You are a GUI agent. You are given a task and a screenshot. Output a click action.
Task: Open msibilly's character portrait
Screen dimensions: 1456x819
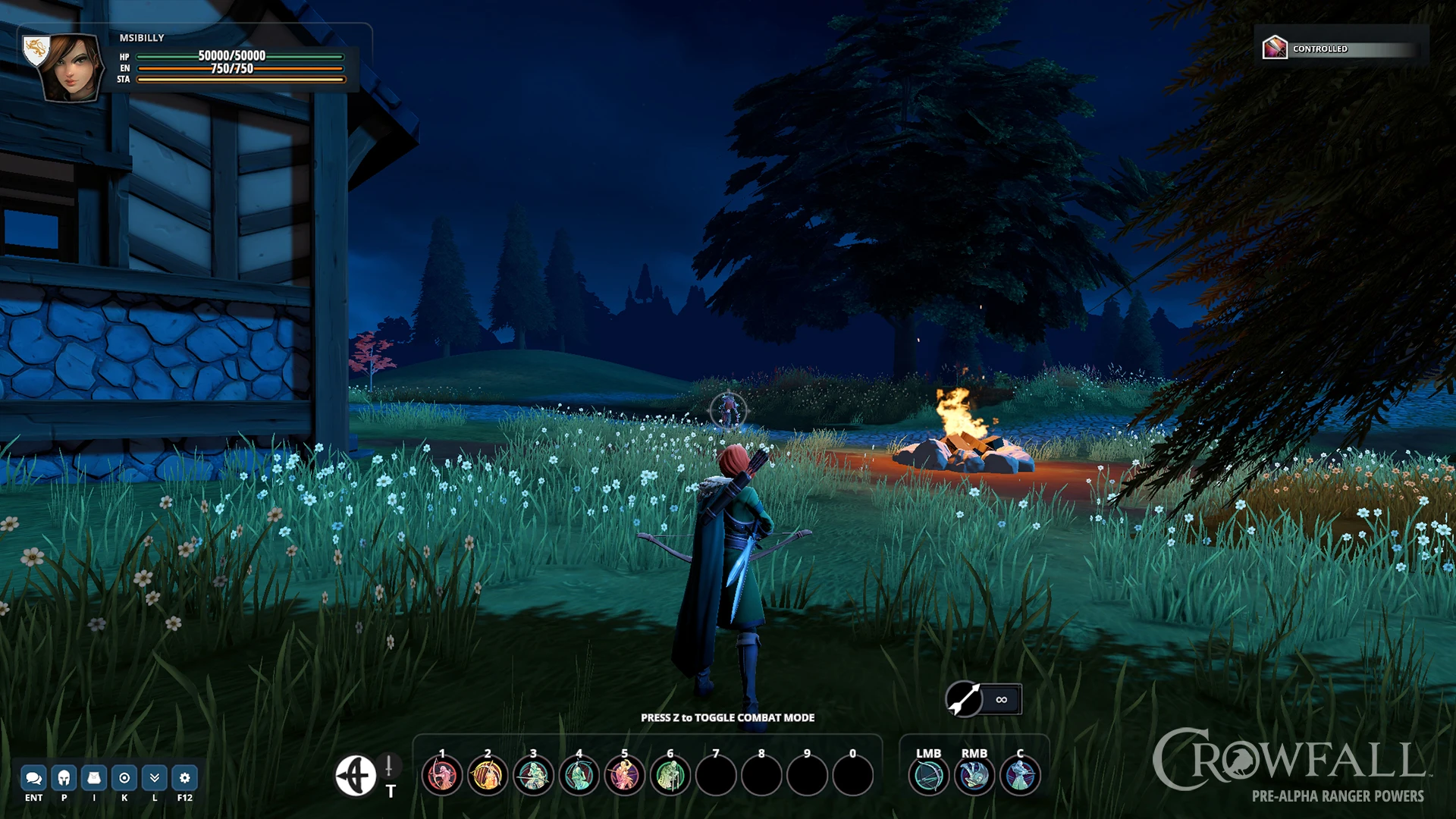click(72, 65)
